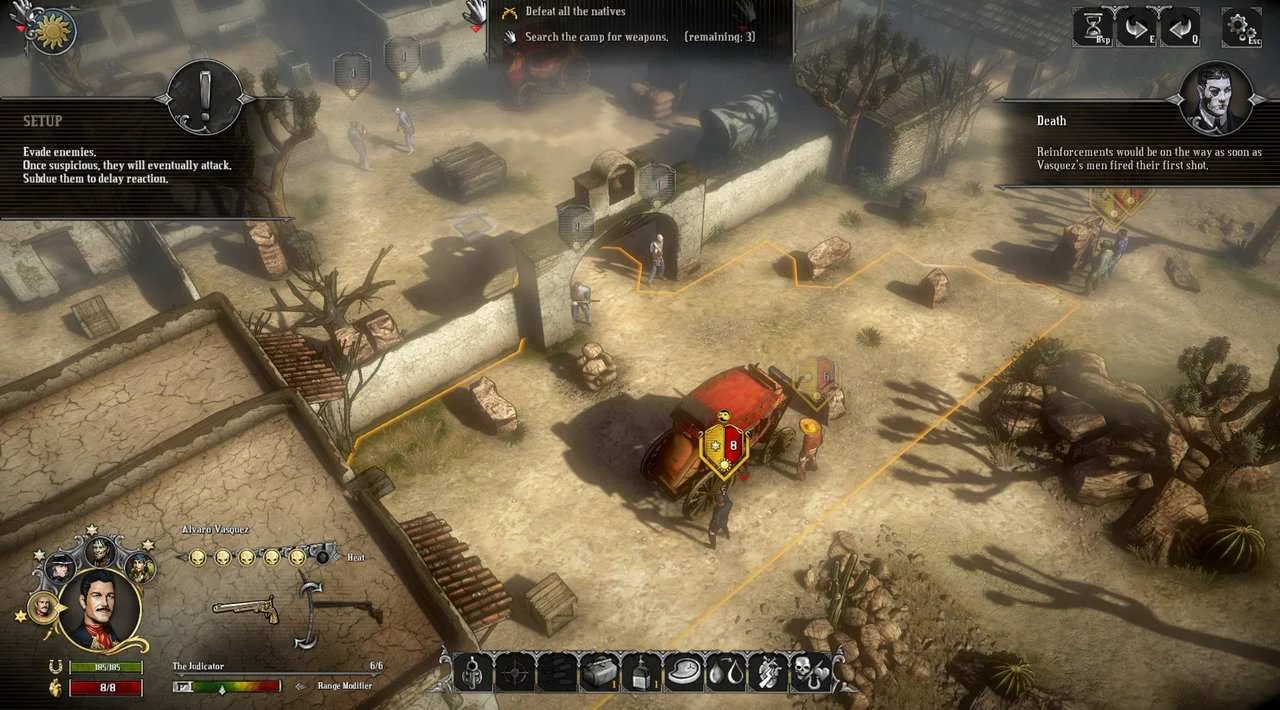Select the crosshair aim ability
Screen dimensions: 1280x710
coord(515,671)
